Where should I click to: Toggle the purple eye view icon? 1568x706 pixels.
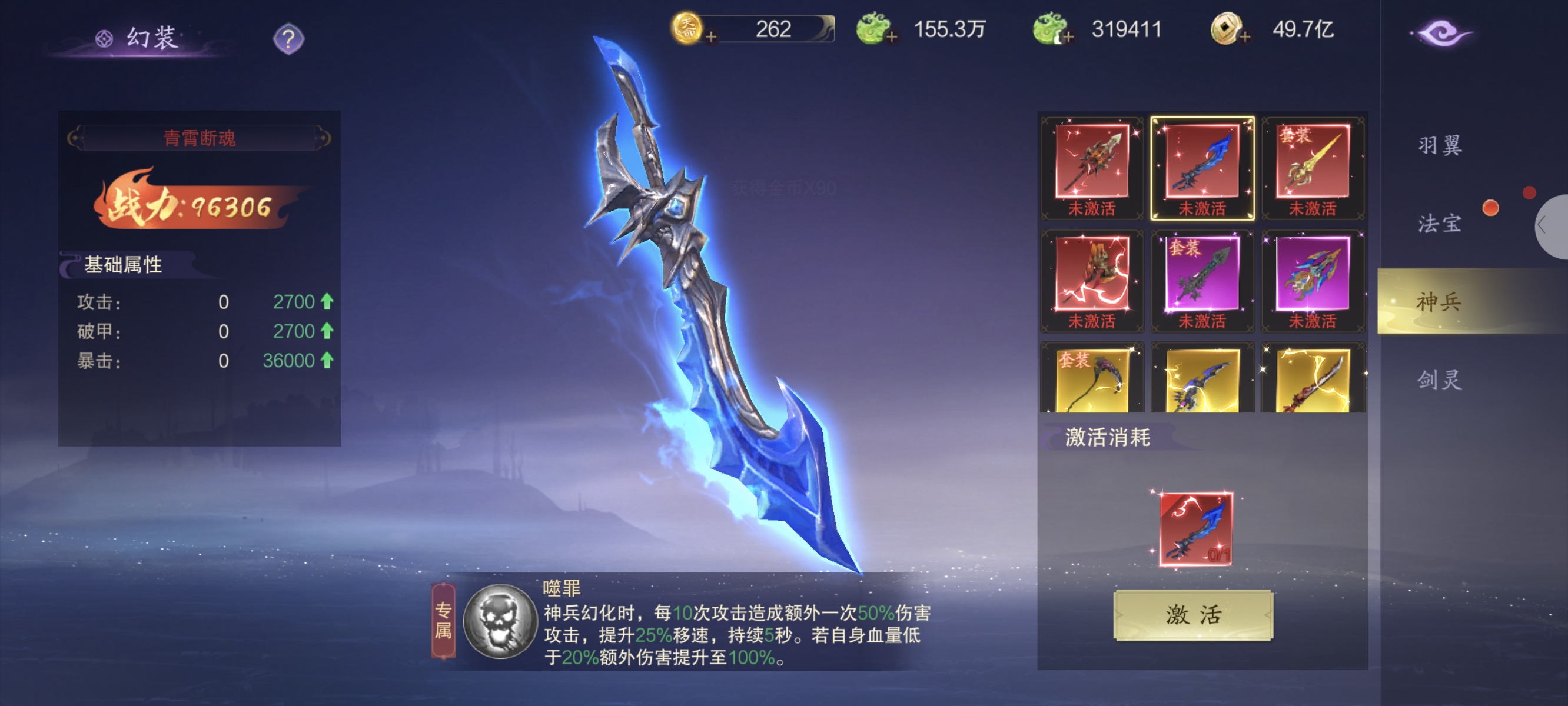(x=1441, y=33)
